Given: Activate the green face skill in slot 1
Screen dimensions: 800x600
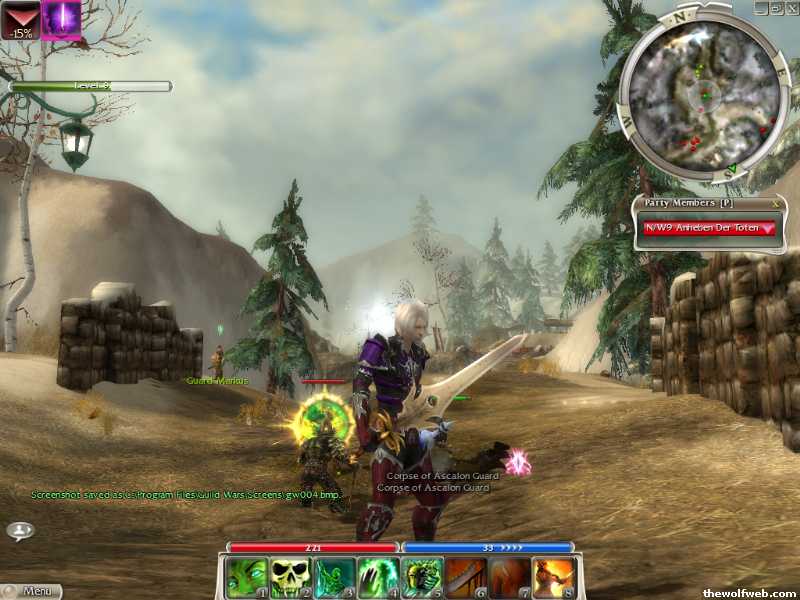Looking at the screenshot, I should 245,577.
